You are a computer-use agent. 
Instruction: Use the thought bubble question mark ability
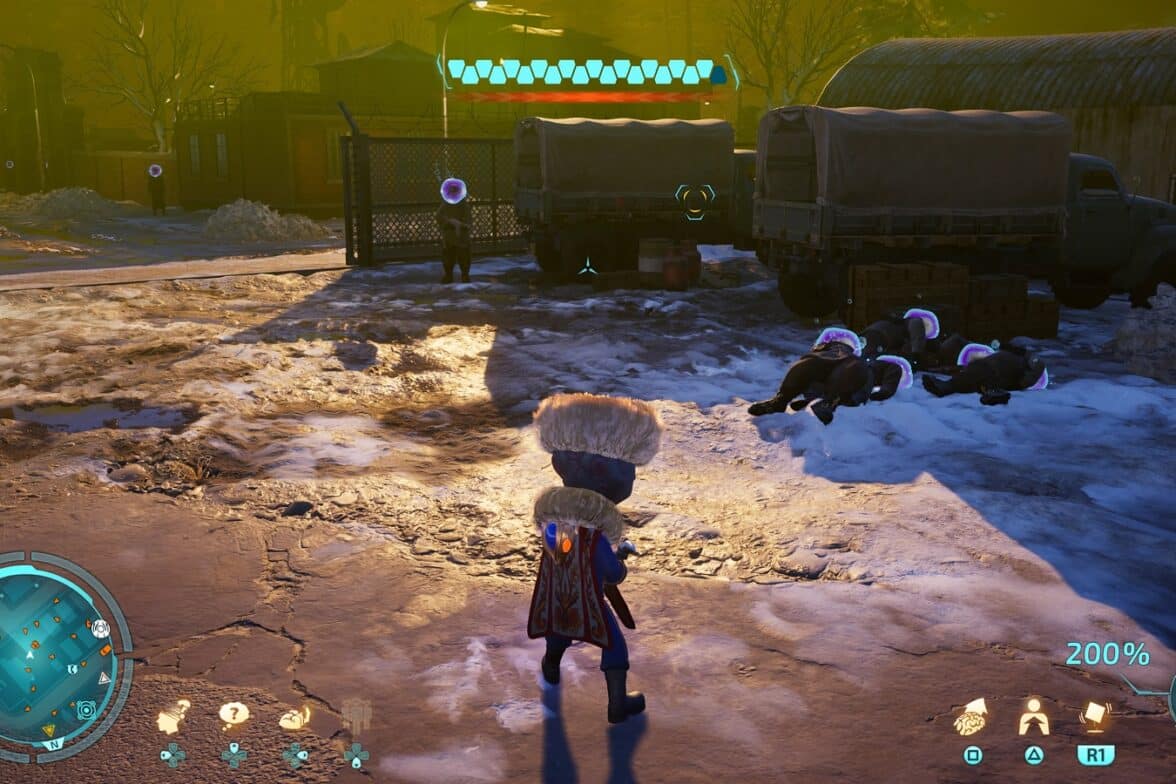click(233, 714)
